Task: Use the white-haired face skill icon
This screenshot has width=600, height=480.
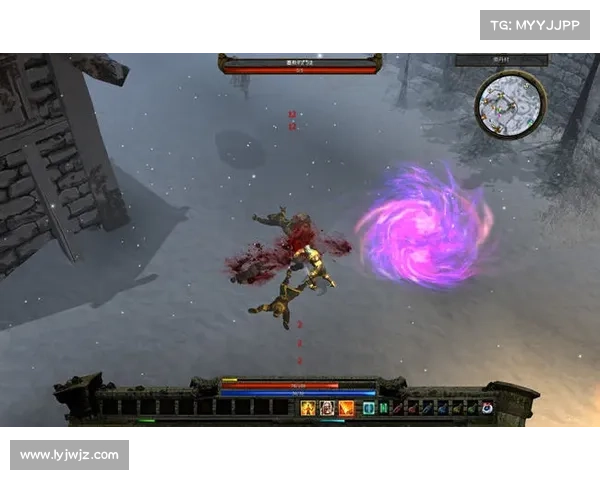Action: click(x=327, y=408)
